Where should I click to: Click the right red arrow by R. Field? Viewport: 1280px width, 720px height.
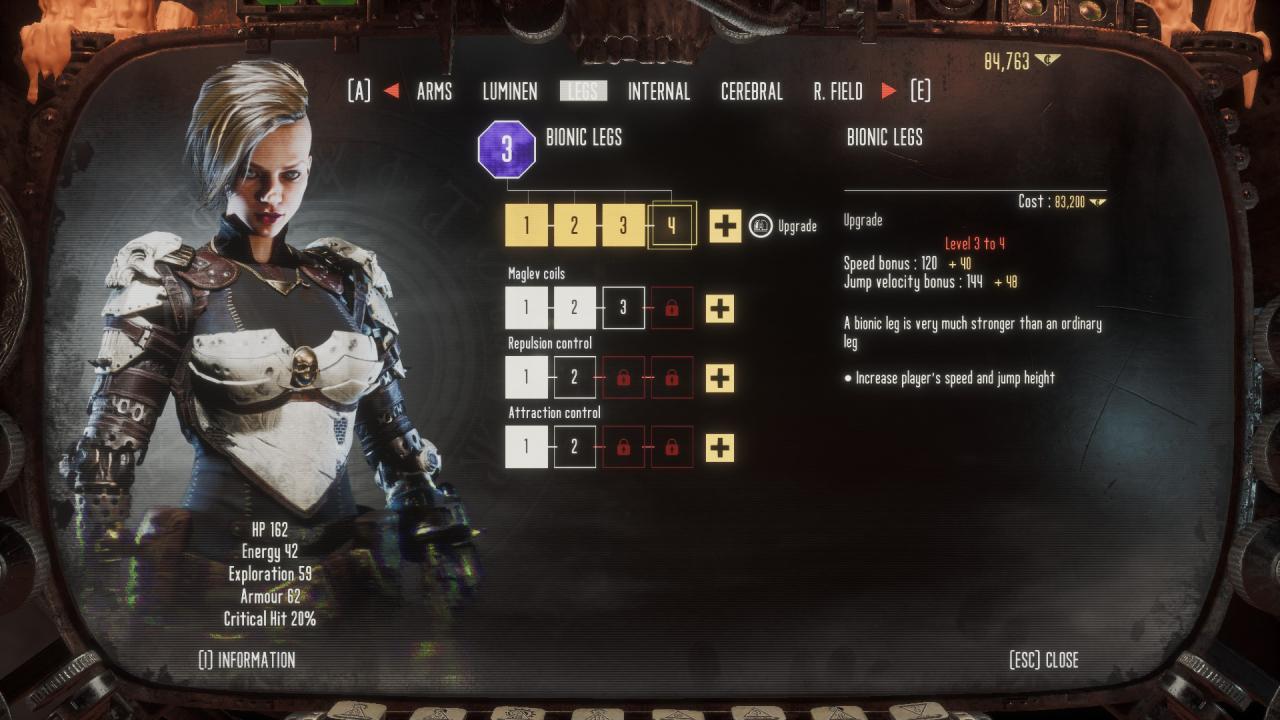click(889, 92)
